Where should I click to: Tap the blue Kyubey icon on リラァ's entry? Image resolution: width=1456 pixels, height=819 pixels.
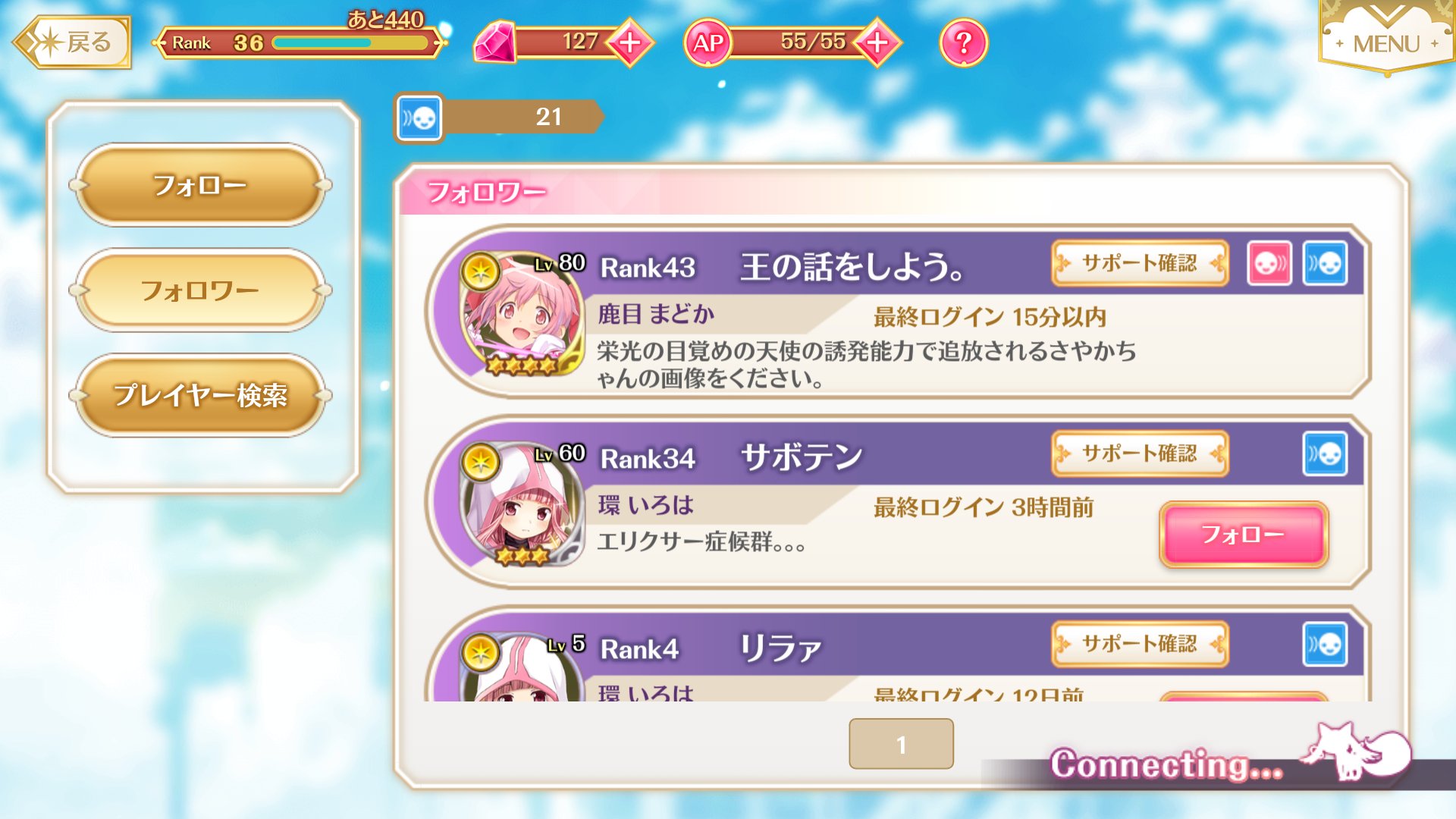[x=1326, y=644]
